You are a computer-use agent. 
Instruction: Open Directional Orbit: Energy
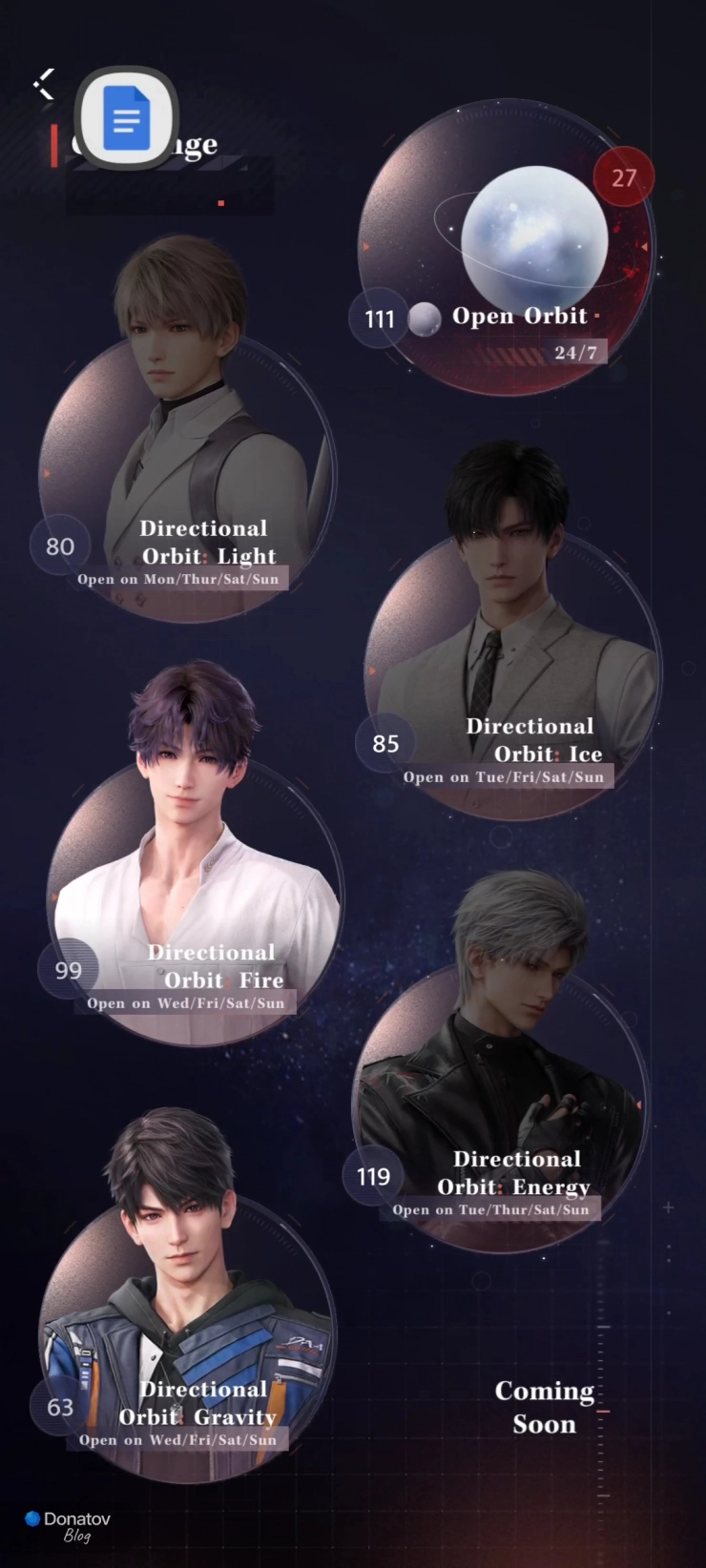(501, 1106)
